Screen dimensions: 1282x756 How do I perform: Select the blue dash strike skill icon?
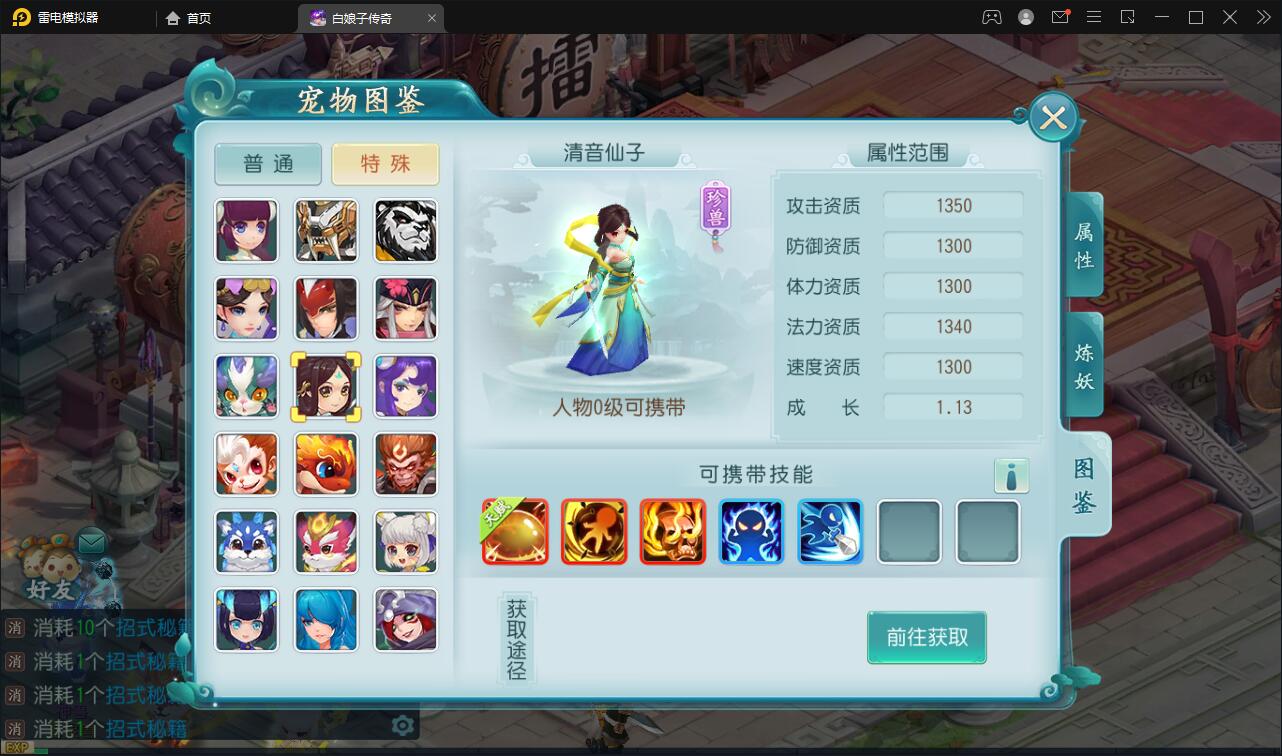pyautogui.click(x=830, y=531)
